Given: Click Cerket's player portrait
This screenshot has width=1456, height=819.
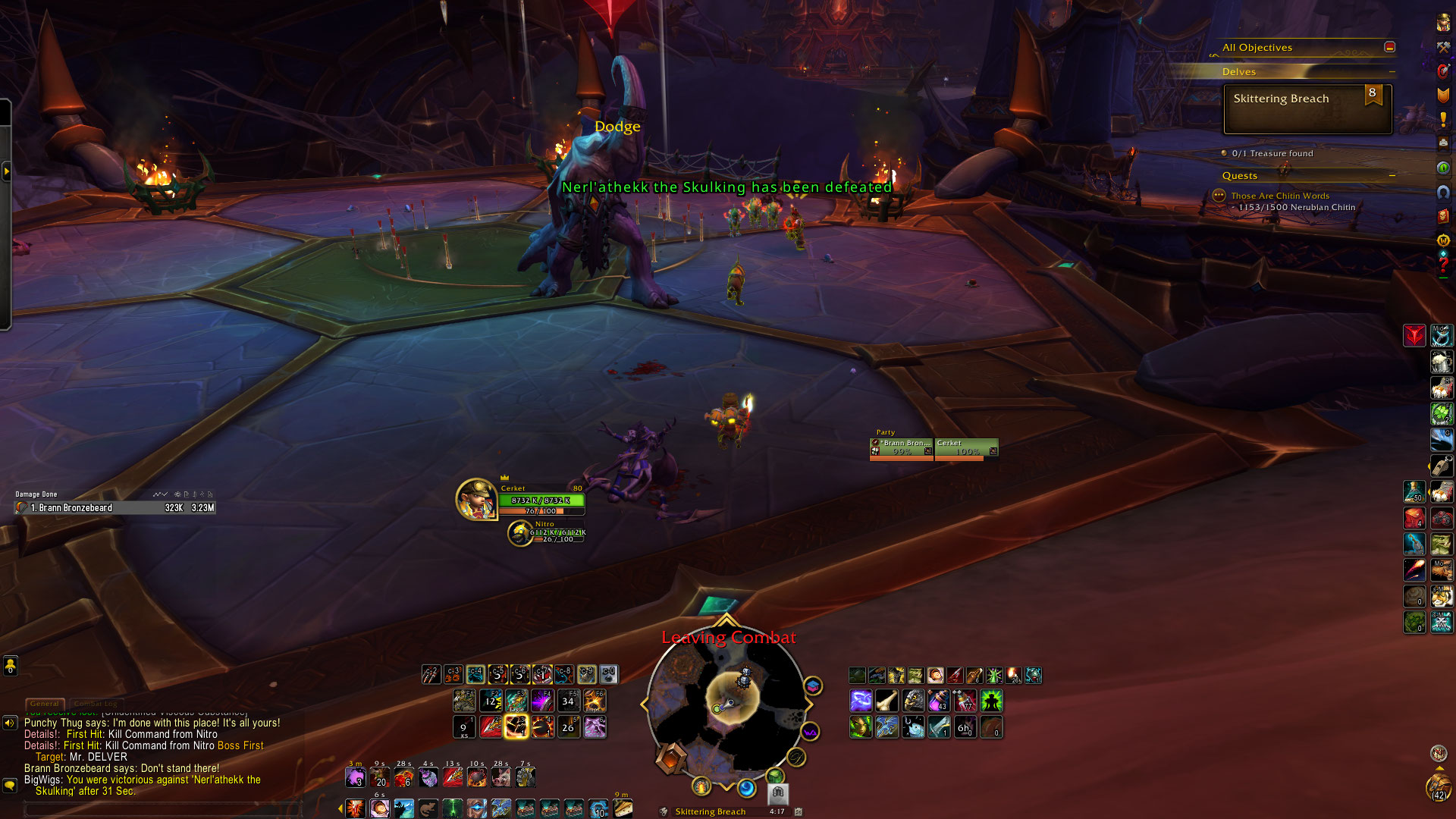Looking at the screenshot, I should coord(476,499).
